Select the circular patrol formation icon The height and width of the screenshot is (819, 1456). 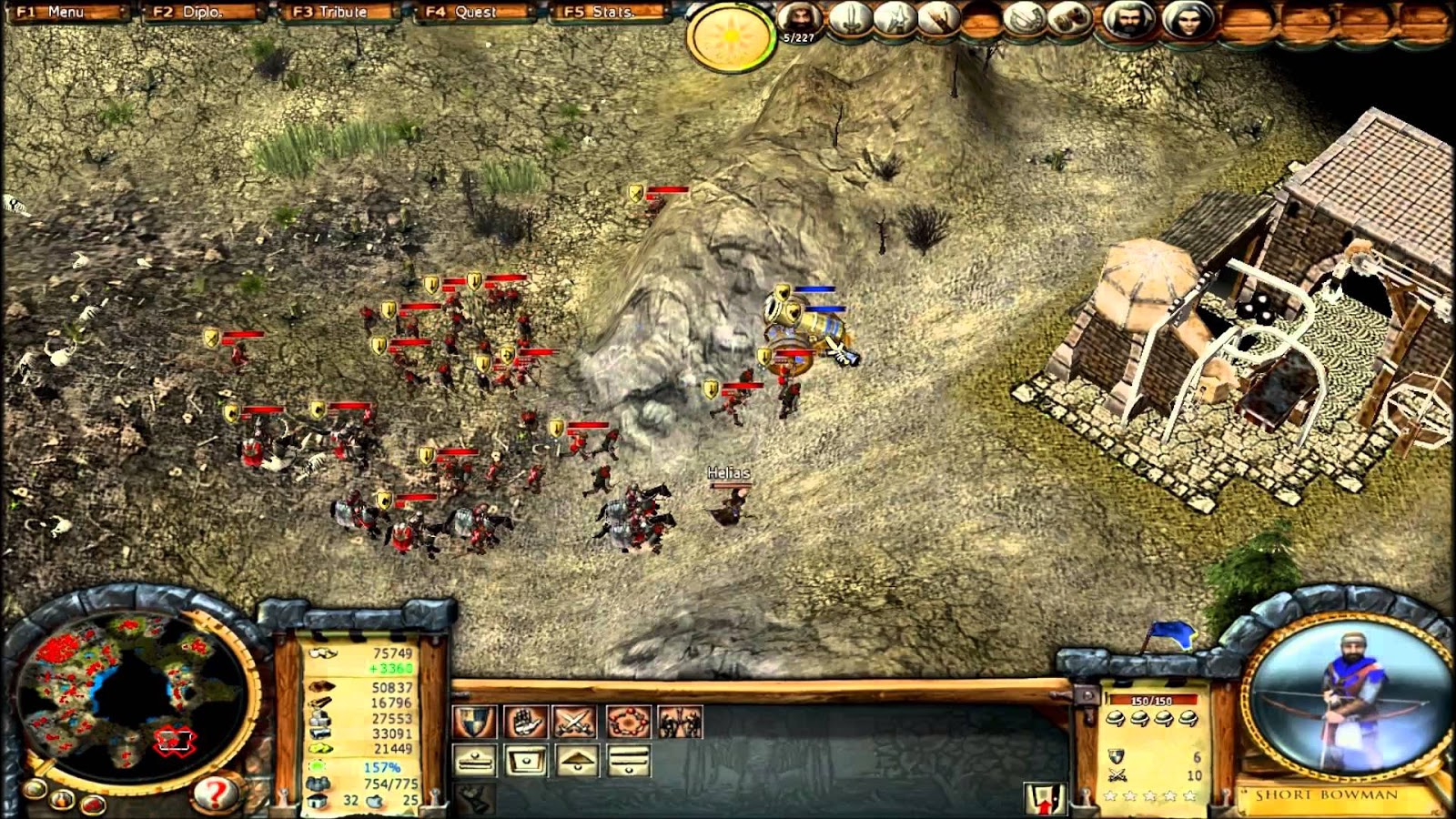[x=627, y=722]
